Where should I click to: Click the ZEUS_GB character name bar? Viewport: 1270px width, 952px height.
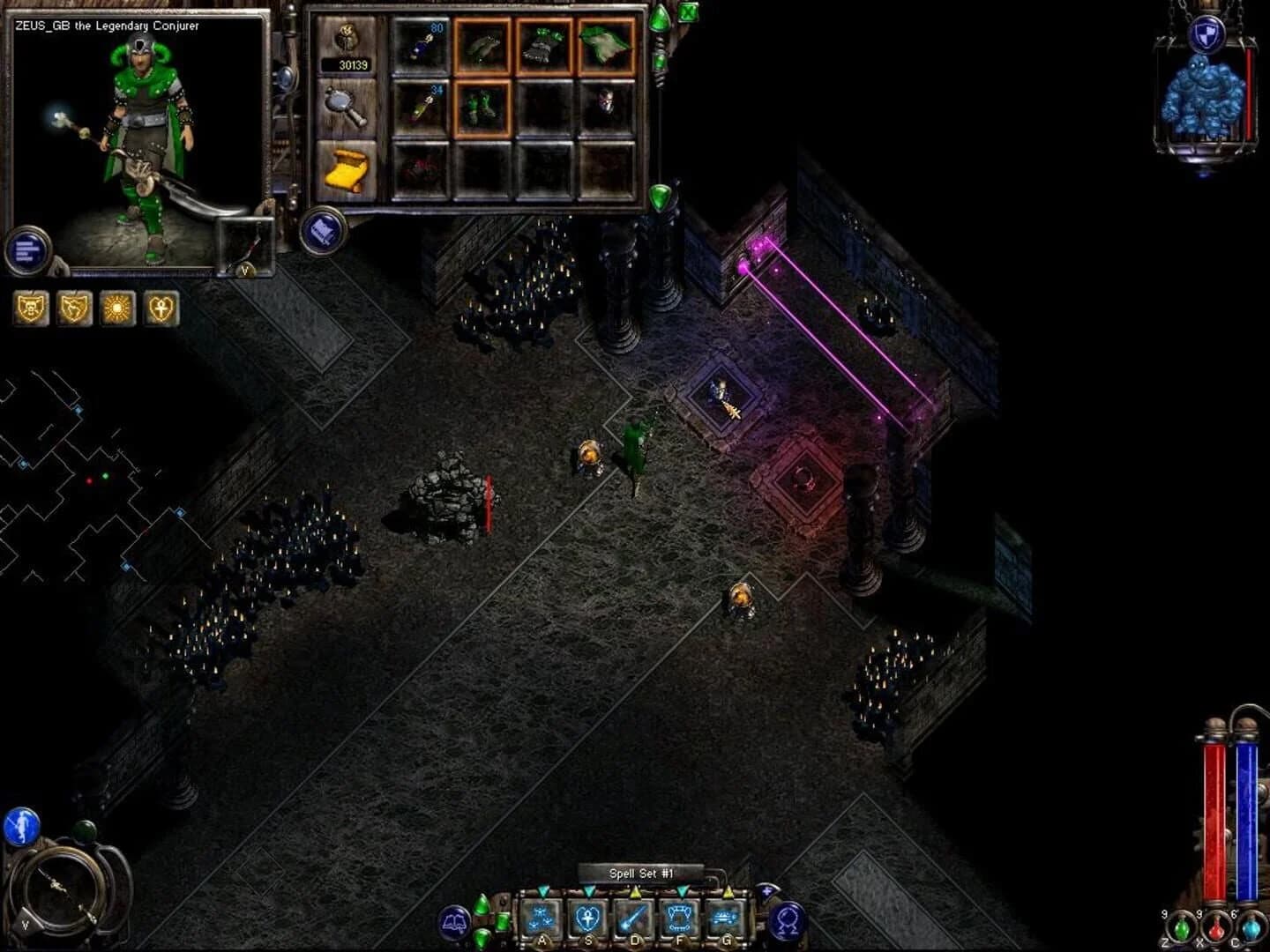tap(106, 26)
